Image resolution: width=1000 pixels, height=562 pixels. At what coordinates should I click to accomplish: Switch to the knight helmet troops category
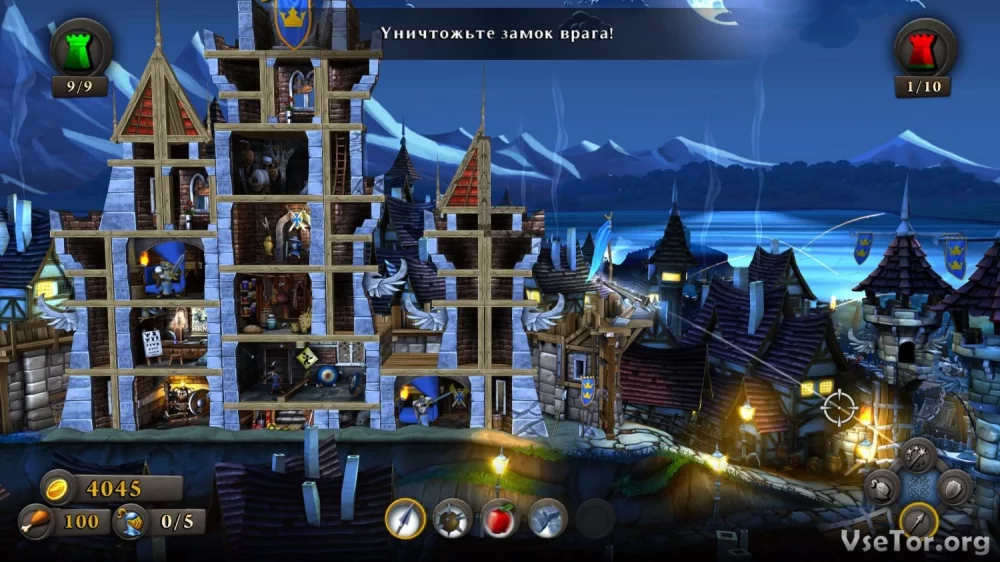click(x=882, y=488)
